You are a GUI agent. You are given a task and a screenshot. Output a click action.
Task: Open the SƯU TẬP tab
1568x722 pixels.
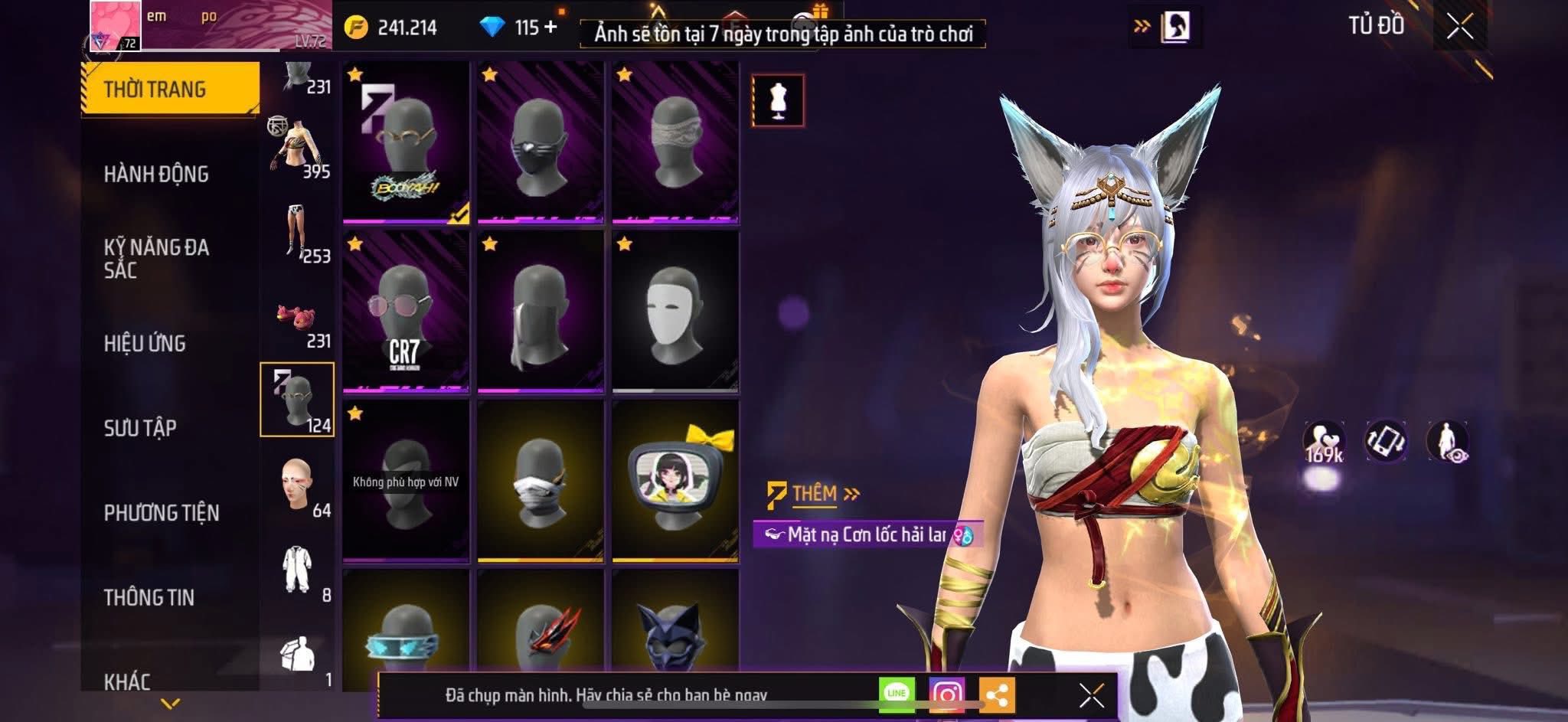(140, 428)
